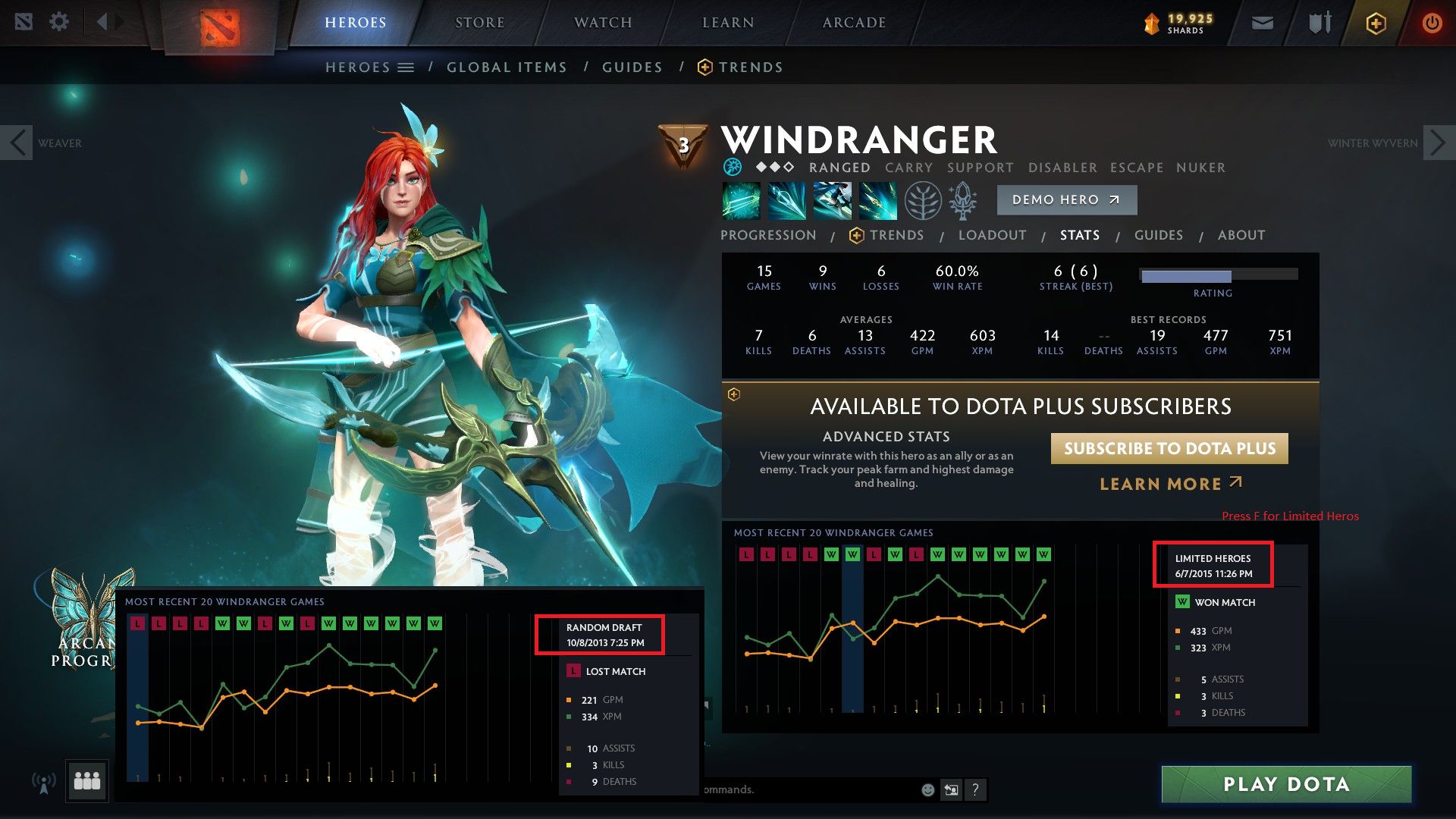Click the Dota Plus icon in the top bar
Screen dimensions: 1456x819
coord(1376,23)
